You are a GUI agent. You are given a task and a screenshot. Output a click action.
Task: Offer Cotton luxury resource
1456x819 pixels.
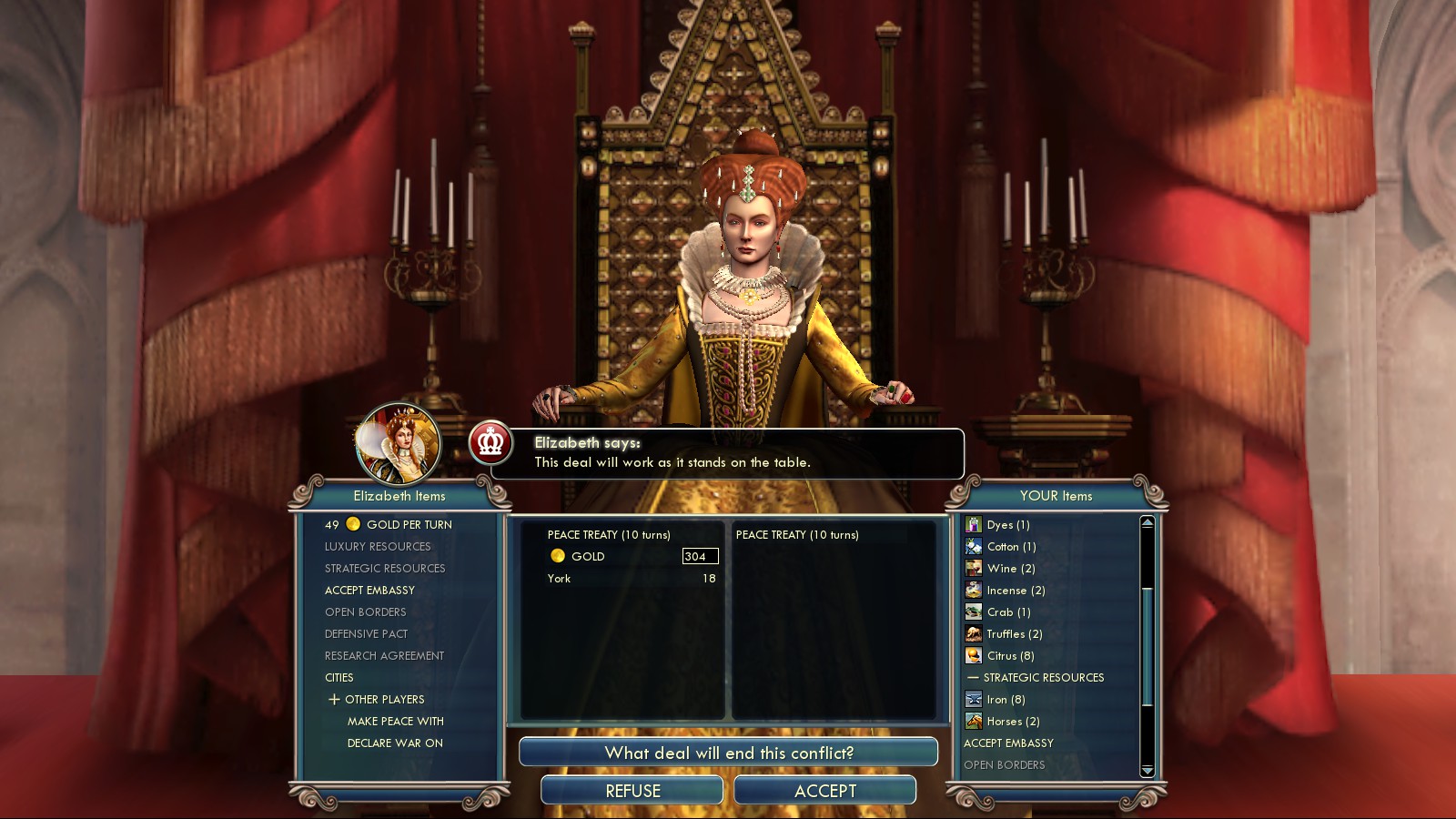pyautogui.click(x=1011, y=547)
